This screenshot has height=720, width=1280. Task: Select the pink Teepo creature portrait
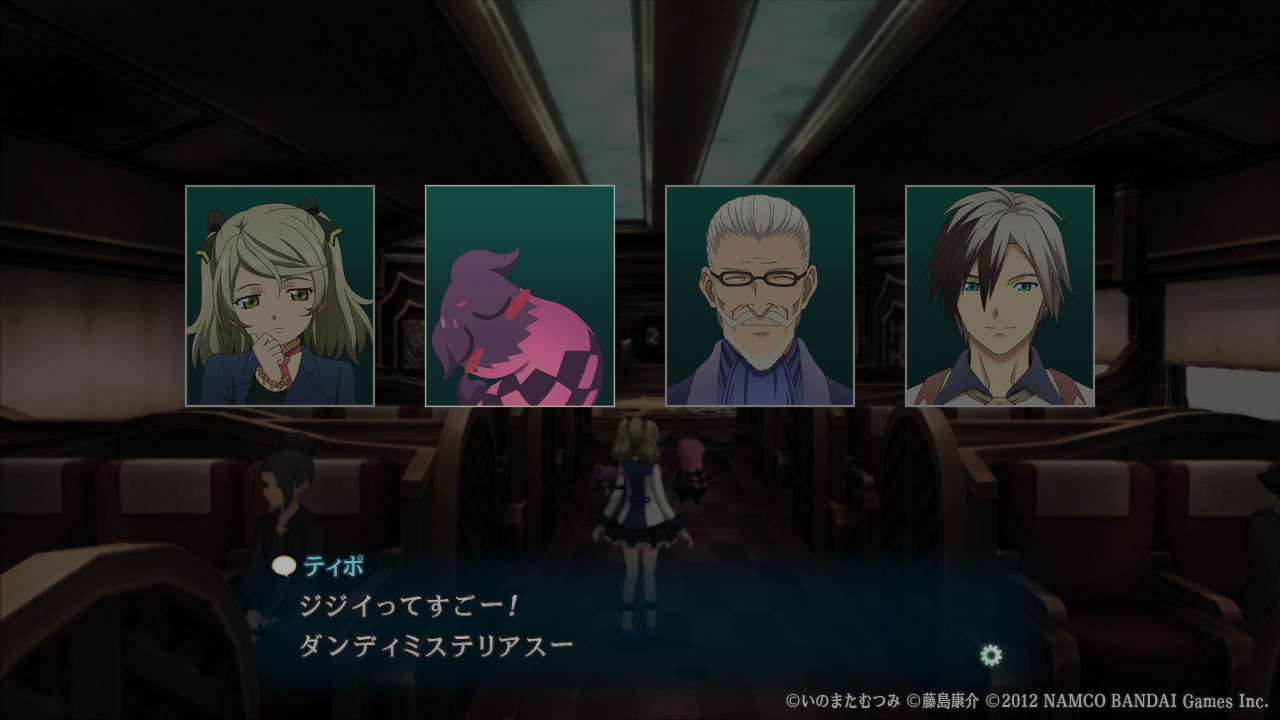point(520,296)
